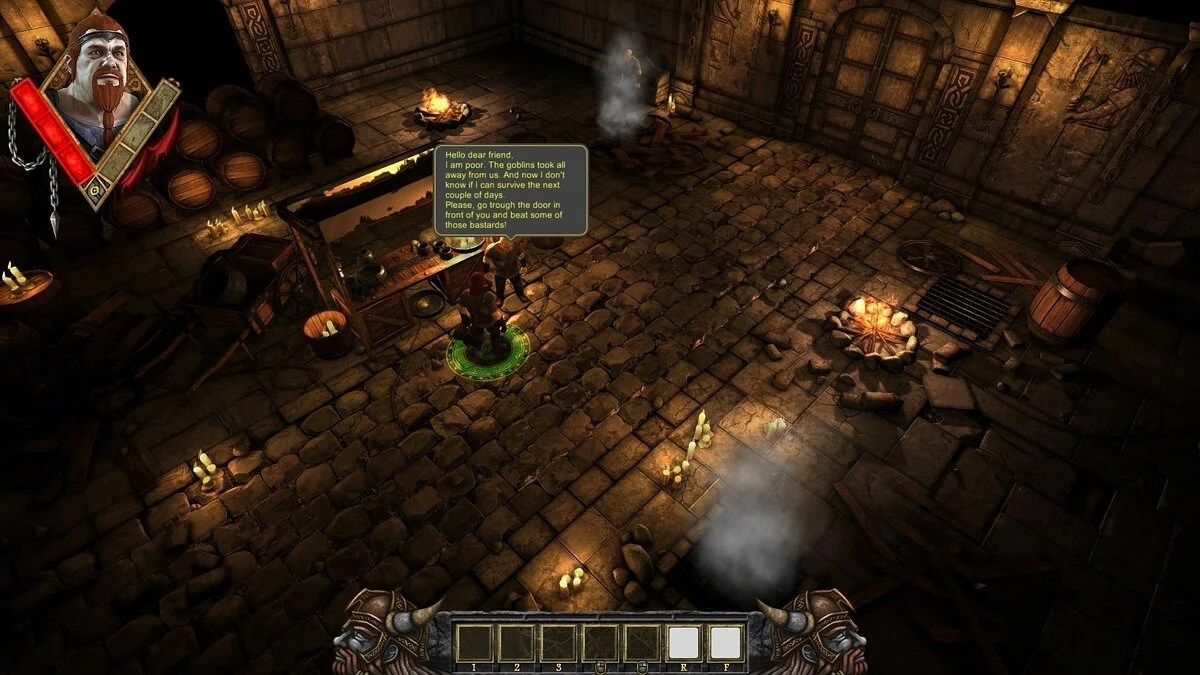Select the hotbar slot labeled 1
Image resolution: width=1200 pixels, height=675 pixels.
[473, 642]
